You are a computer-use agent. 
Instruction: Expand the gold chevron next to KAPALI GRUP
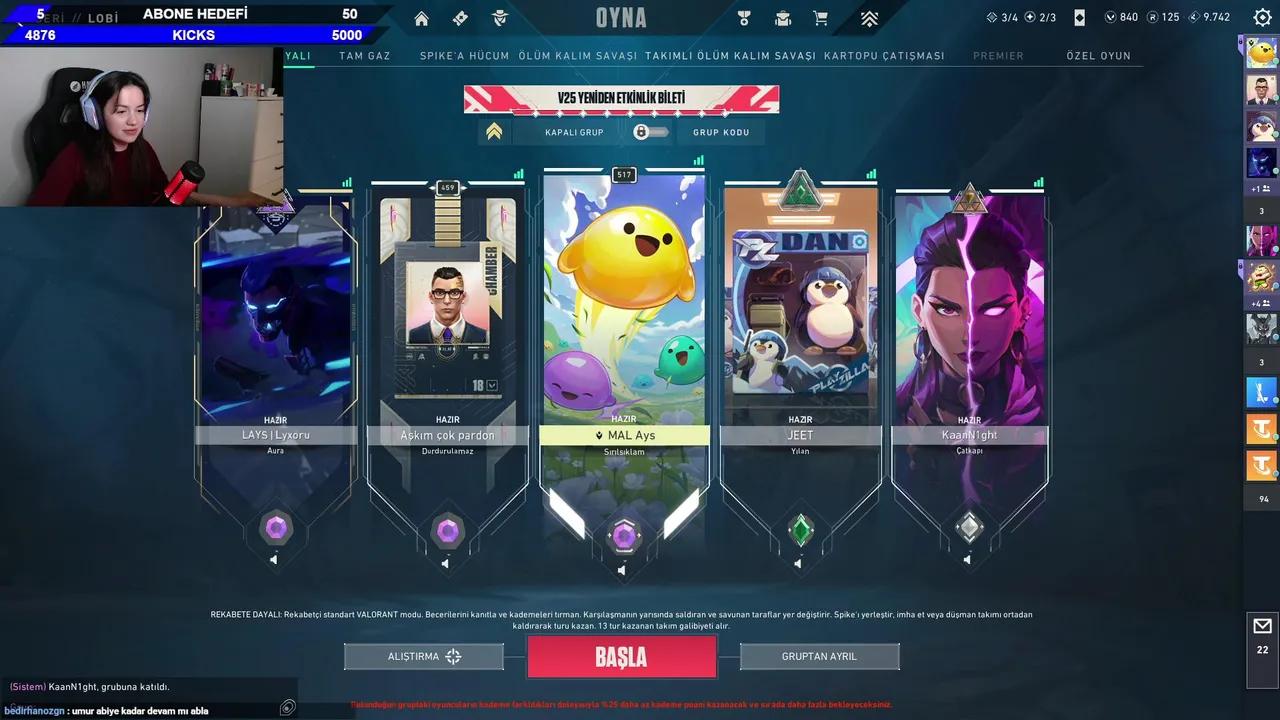494,130
